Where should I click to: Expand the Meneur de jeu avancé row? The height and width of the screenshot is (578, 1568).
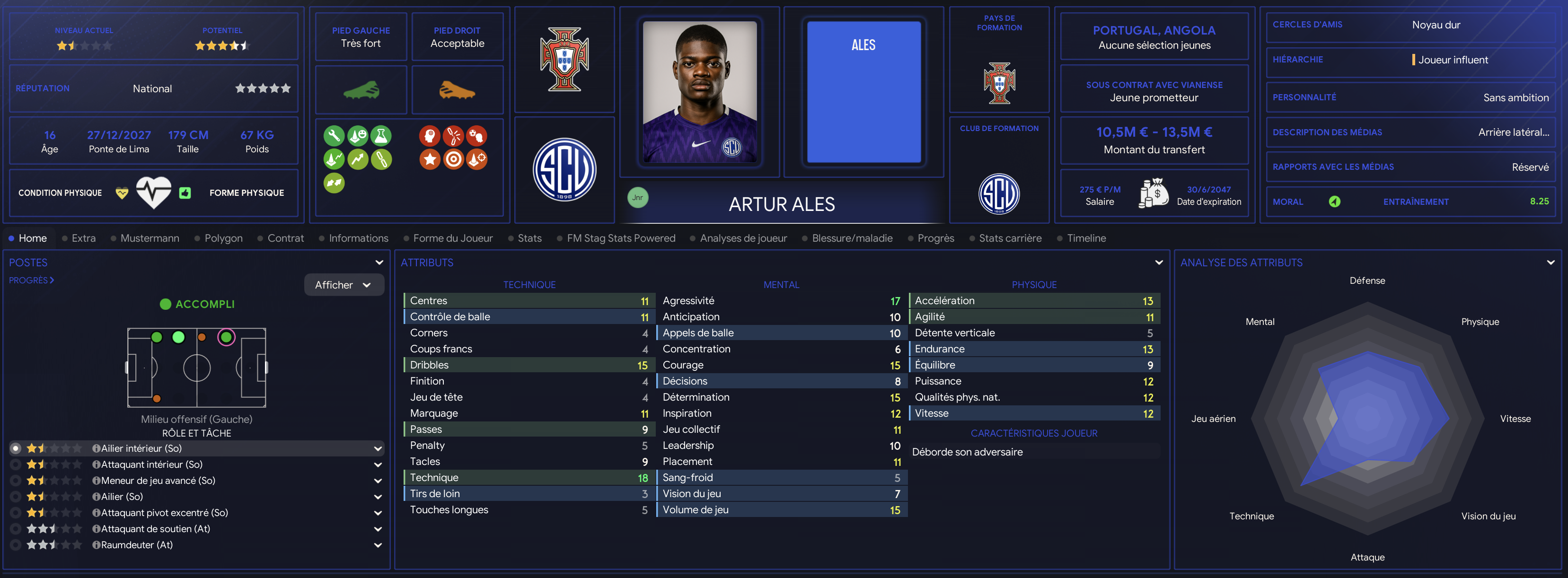(378, 481)
